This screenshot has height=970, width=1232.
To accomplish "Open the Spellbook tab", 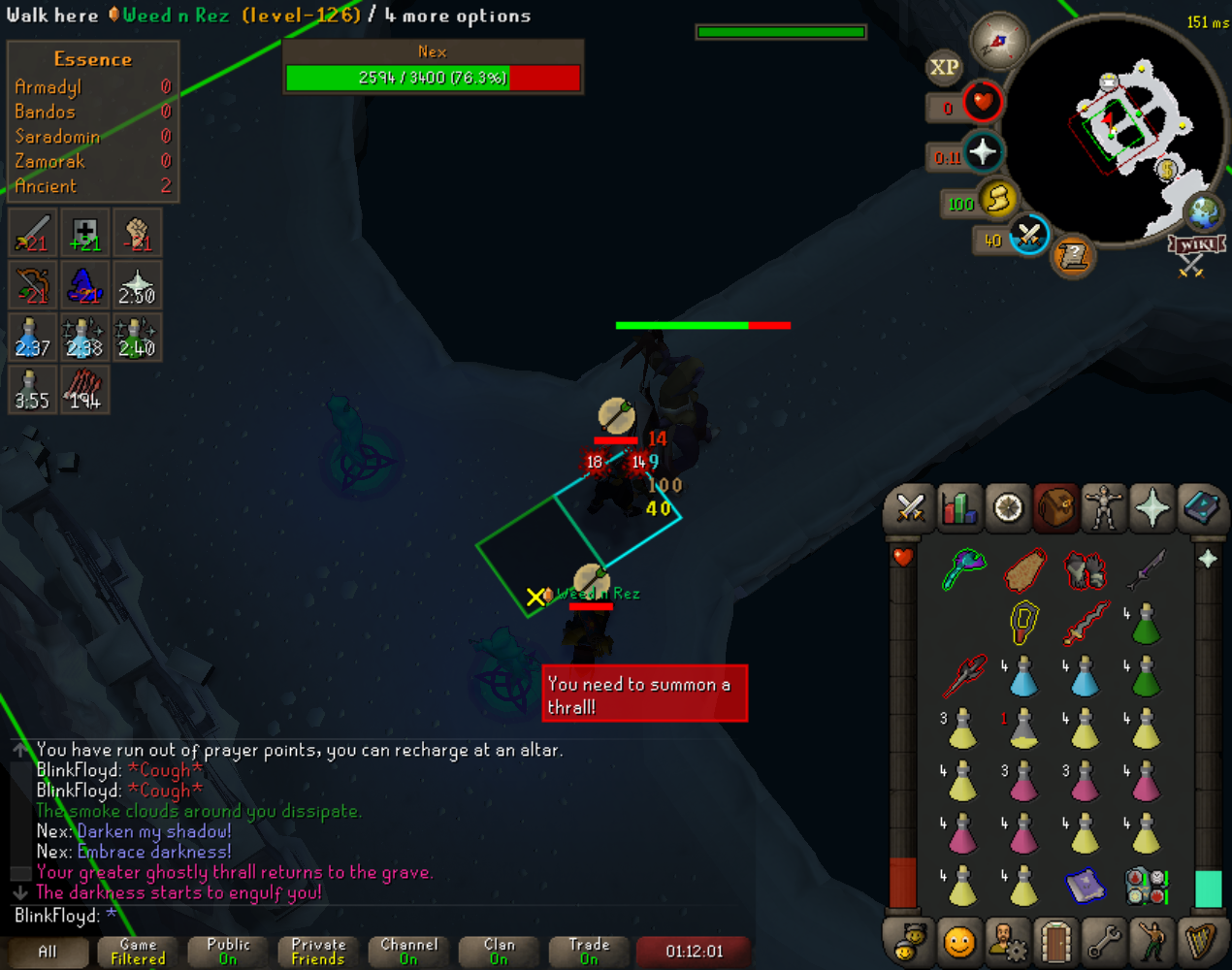I will pos(1200,508).
